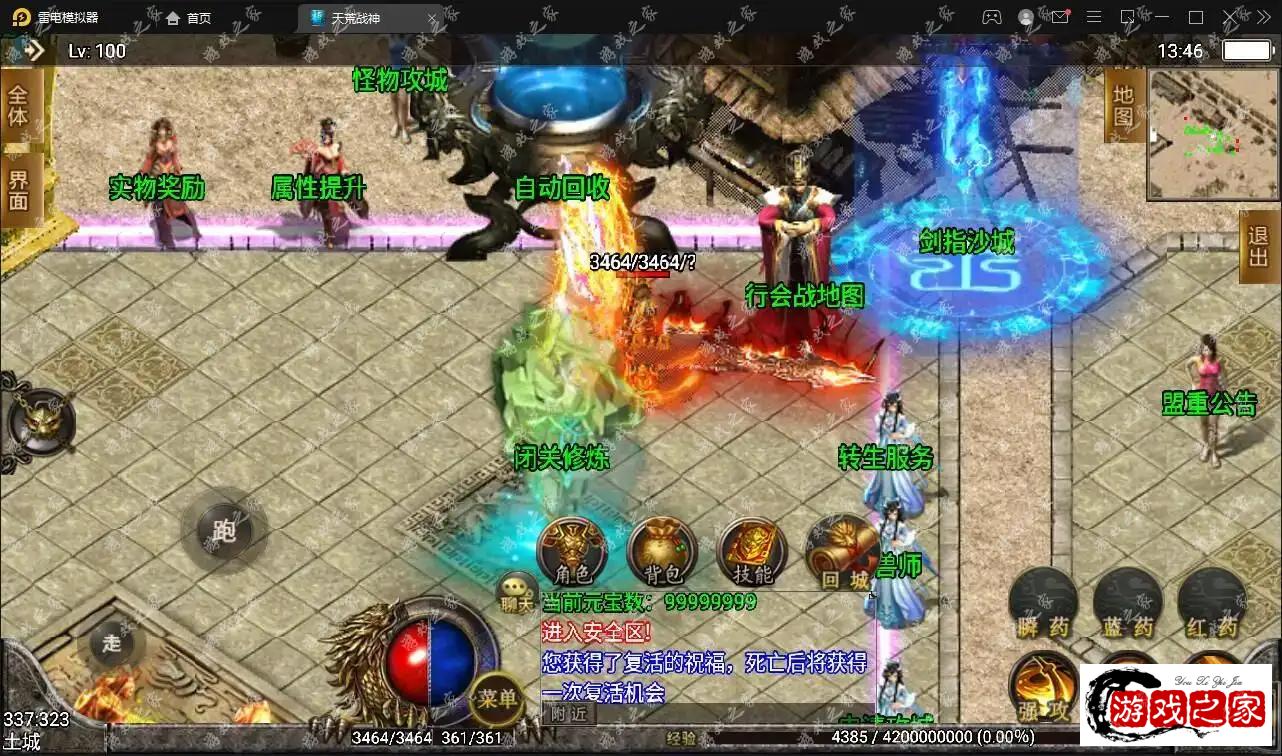Open the 角色 character panel
The image size is (1282, 756).
click(573, 551)
